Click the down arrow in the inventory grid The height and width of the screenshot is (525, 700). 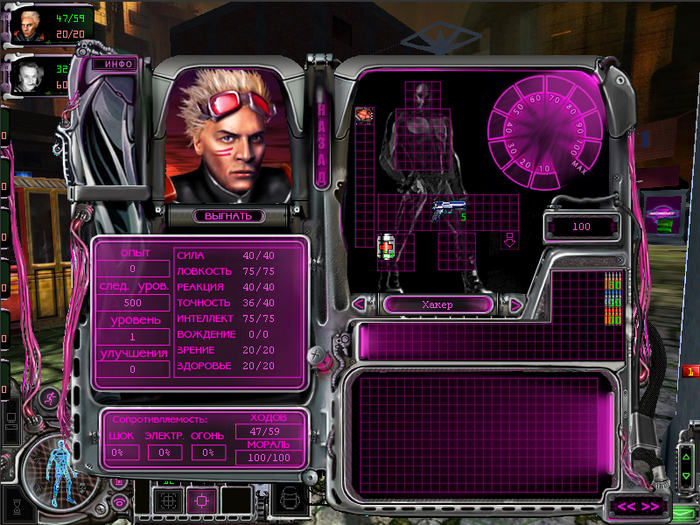pos(509,240)
